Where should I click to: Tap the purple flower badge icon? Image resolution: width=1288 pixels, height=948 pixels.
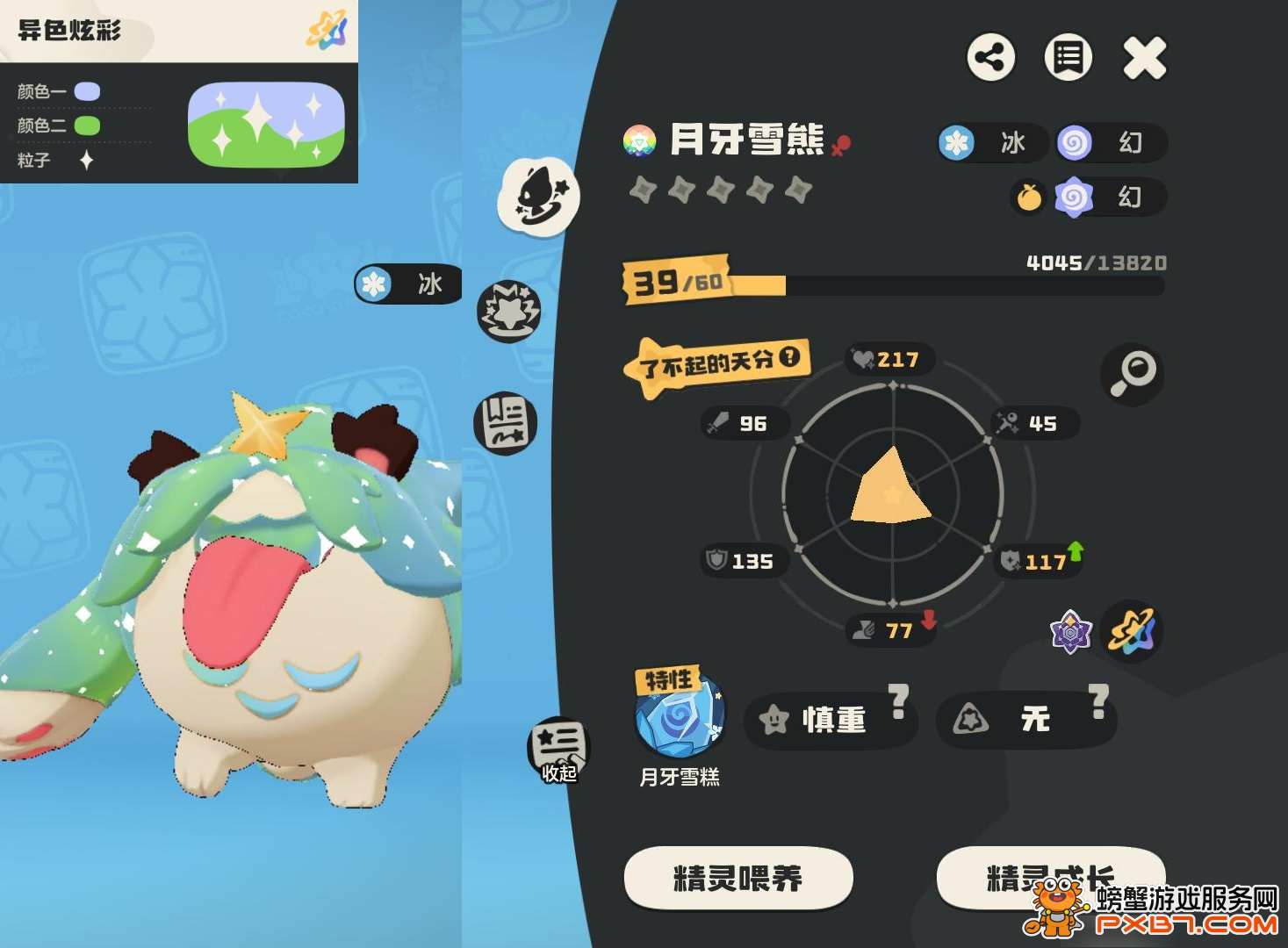1071,631
